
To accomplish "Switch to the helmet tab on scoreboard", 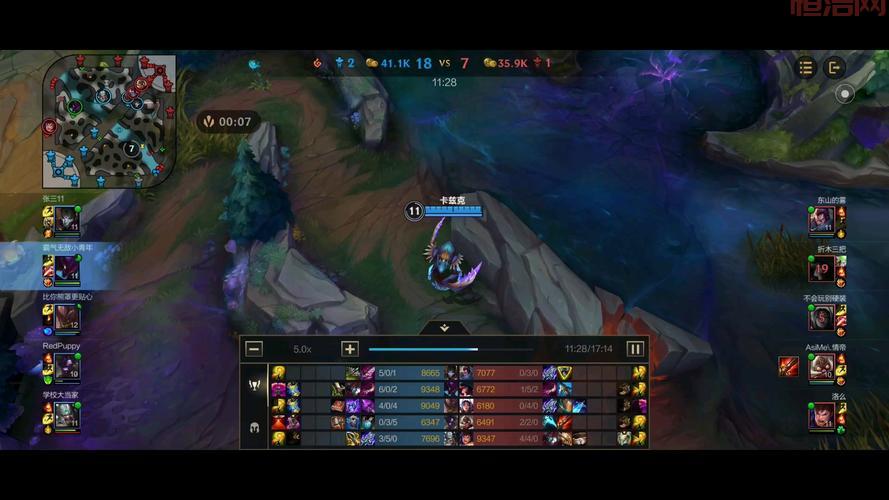I will pos(254,427).
